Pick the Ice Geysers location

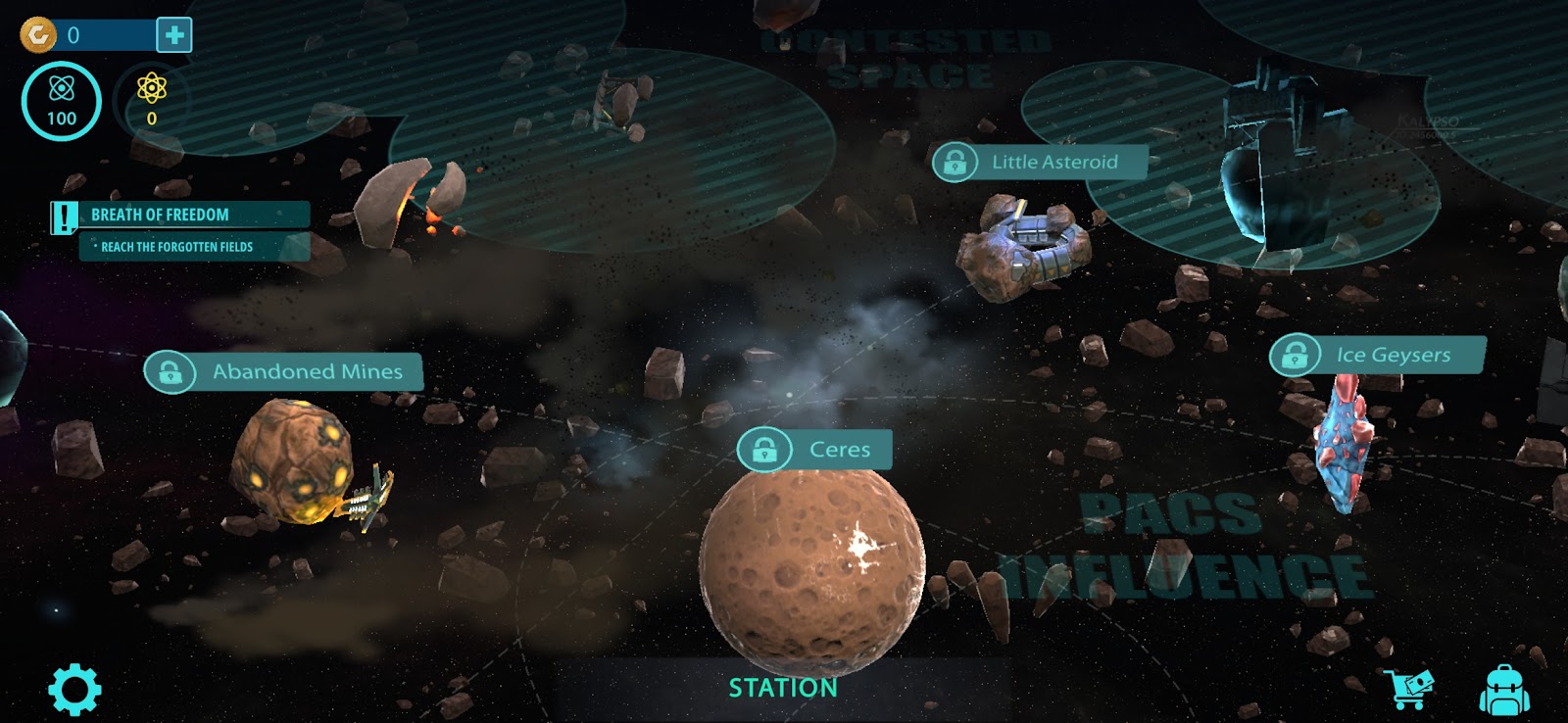click(x=1377, y=355)
